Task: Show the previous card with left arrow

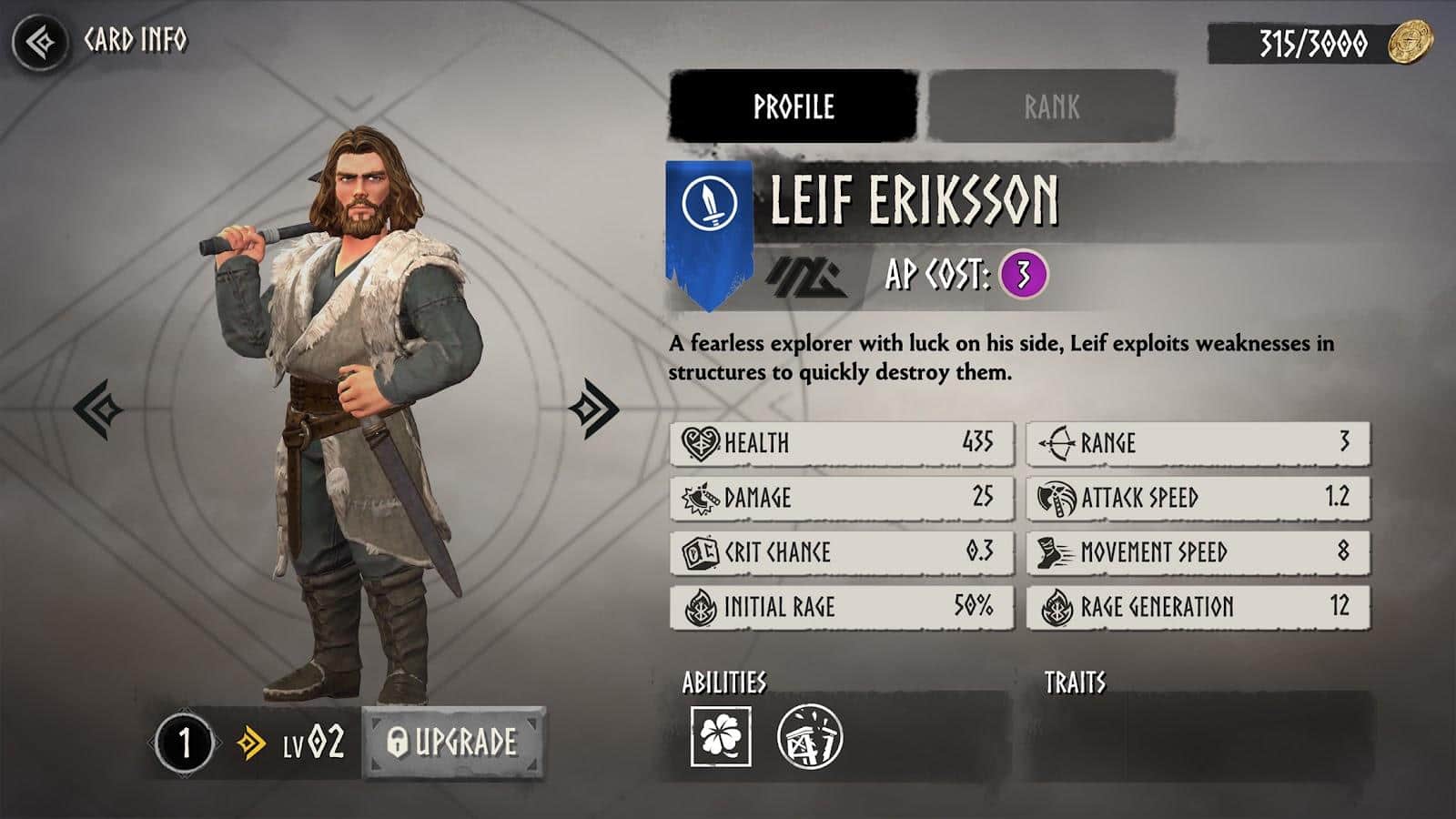Action: pos(98,409)
